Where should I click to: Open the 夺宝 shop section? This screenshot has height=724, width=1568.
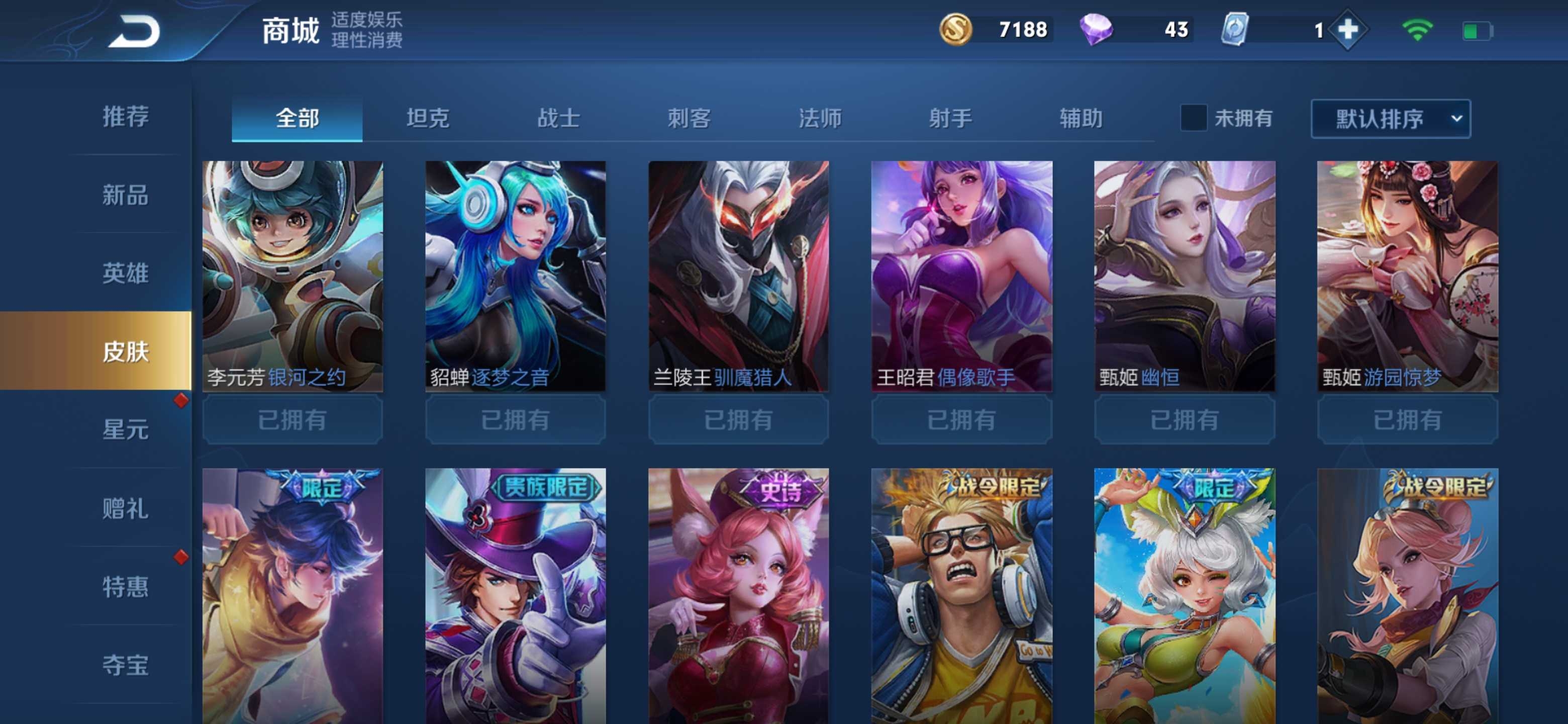[126, 664]
